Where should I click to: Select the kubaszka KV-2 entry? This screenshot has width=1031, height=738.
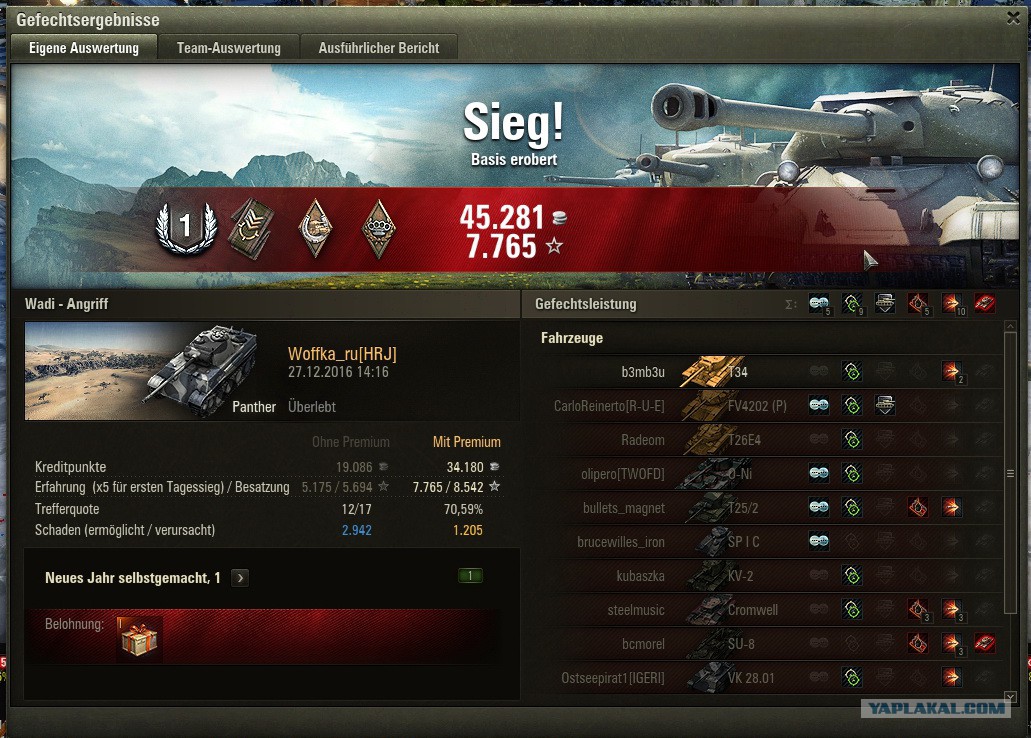641,576
